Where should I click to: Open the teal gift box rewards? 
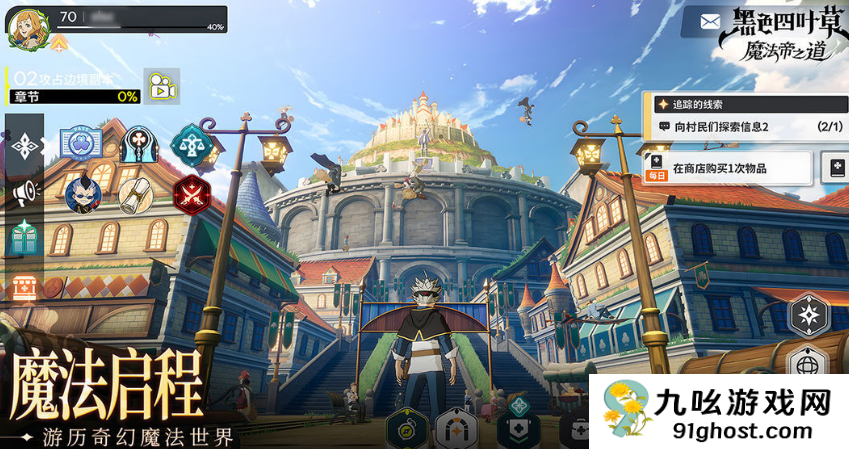[24, 238]
